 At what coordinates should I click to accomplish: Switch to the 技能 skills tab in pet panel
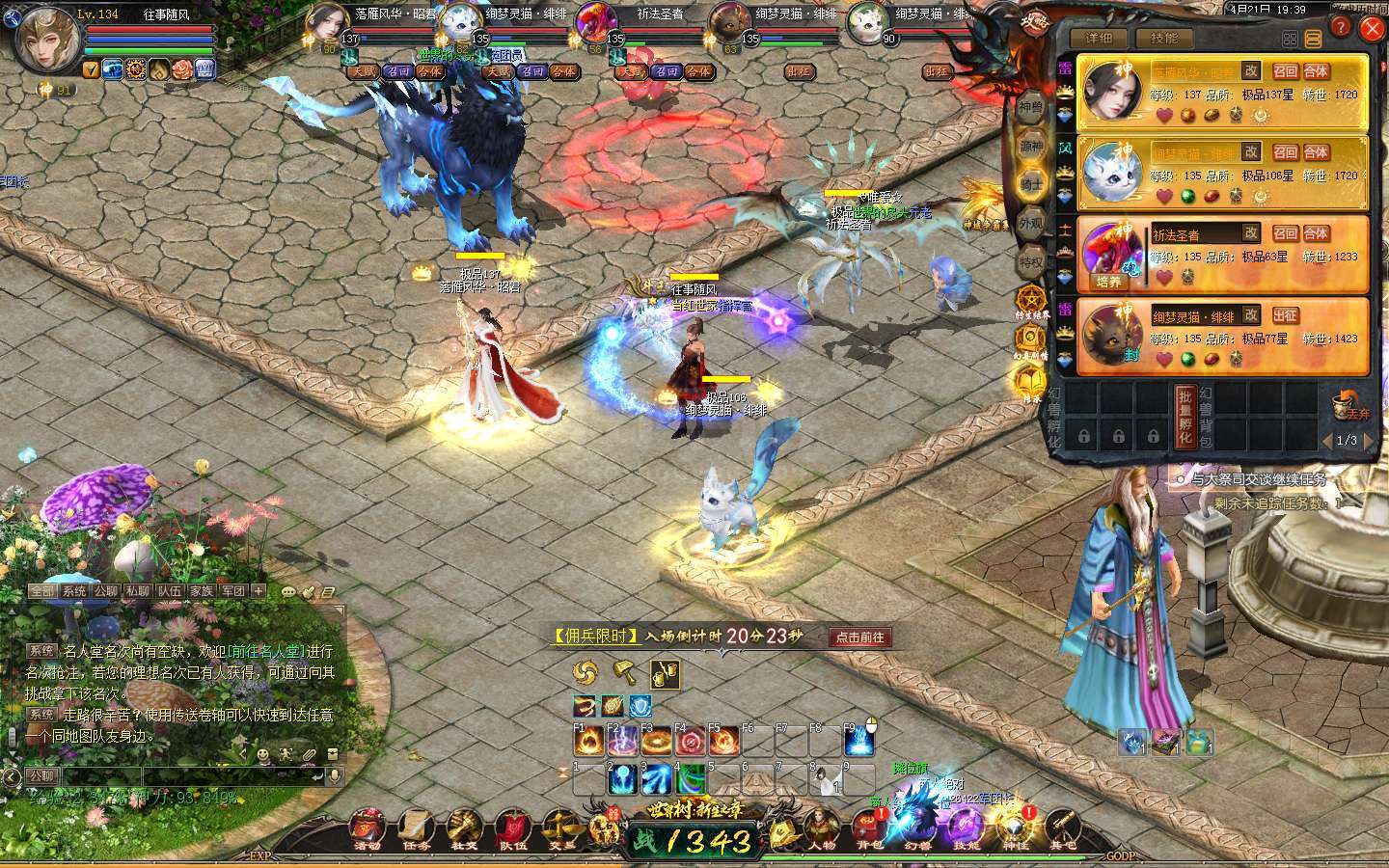(x=1164, y=39)
